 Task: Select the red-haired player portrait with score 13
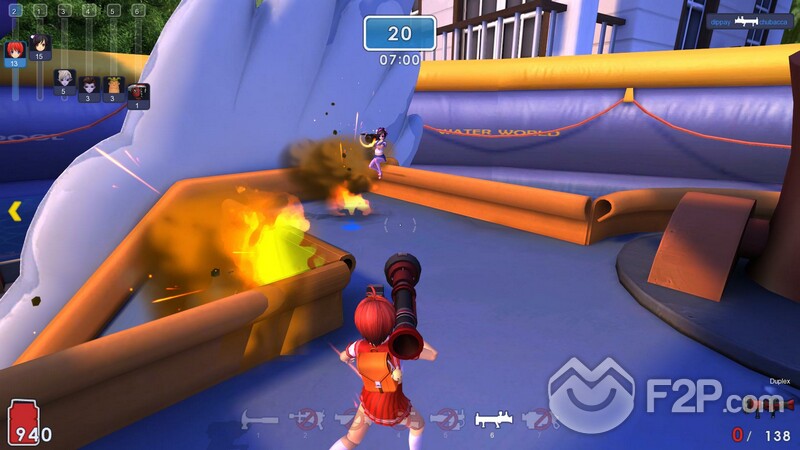pyautogui.click(x=15, y=50)
